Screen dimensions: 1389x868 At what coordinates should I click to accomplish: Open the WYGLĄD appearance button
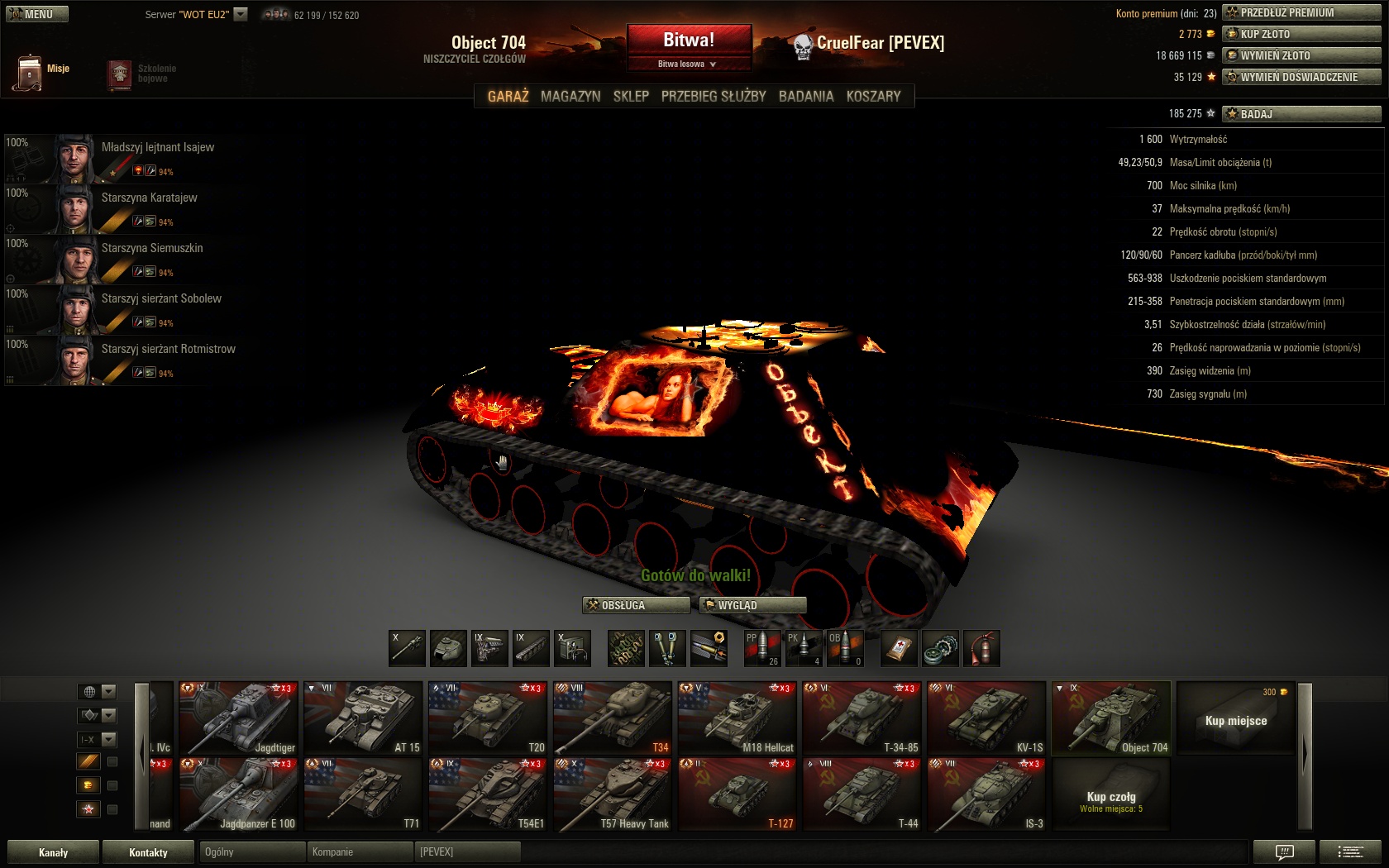click(752, 605)
